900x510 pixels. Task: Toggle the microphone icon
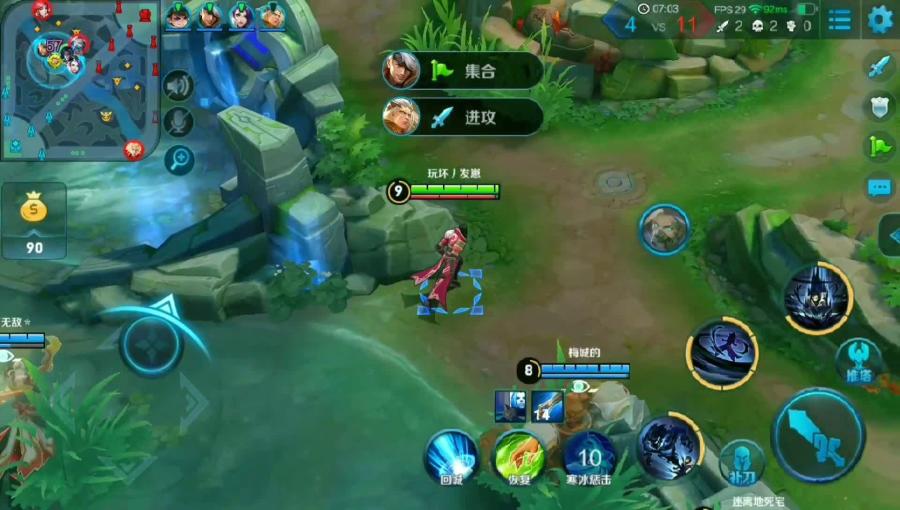pyautogui.click(x=178, y=122)
